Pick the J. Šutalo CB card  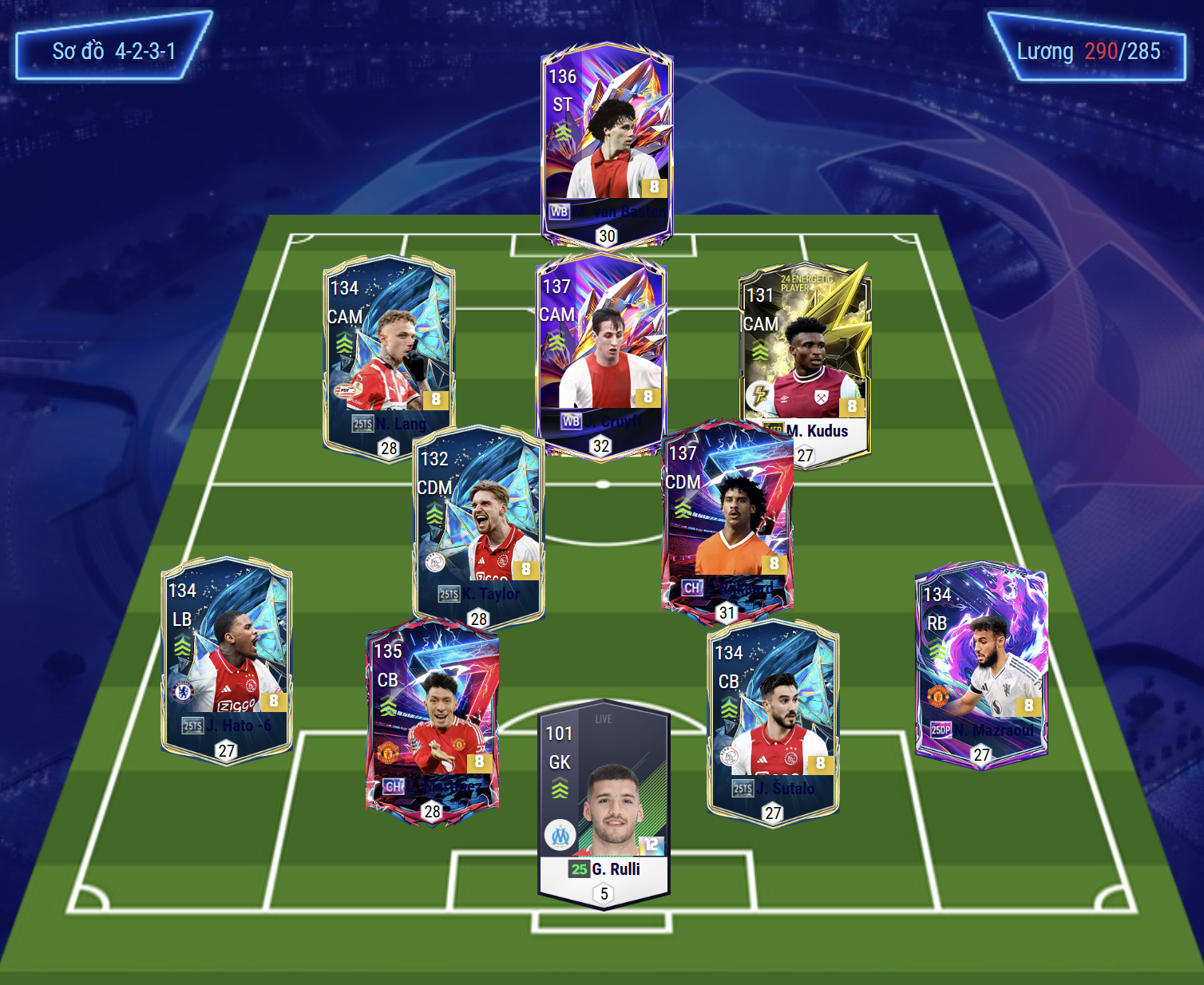tap(773, 722)
